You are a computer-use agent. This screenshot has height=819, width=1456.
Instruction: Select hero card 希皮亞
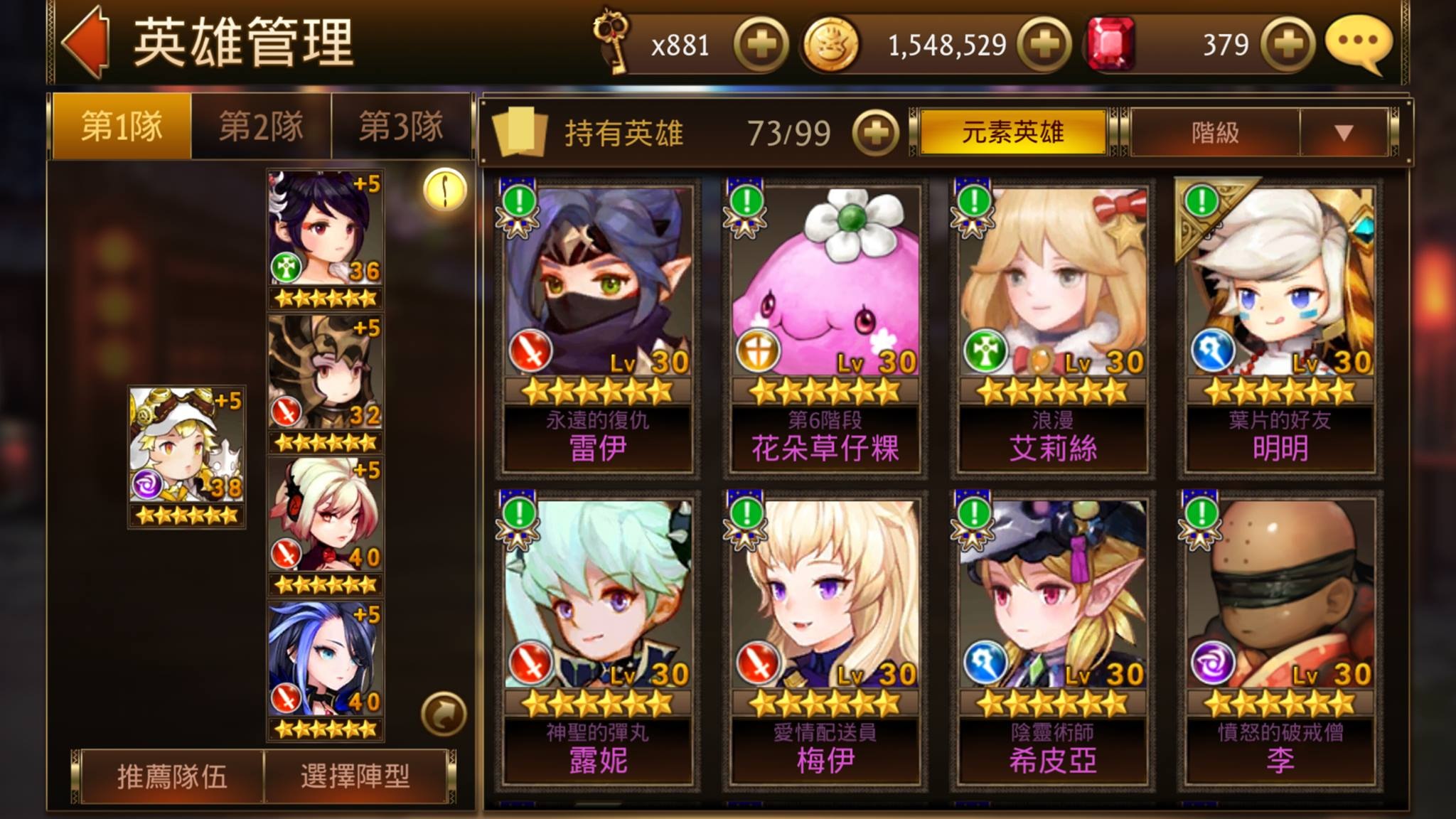click(1052, 640)
